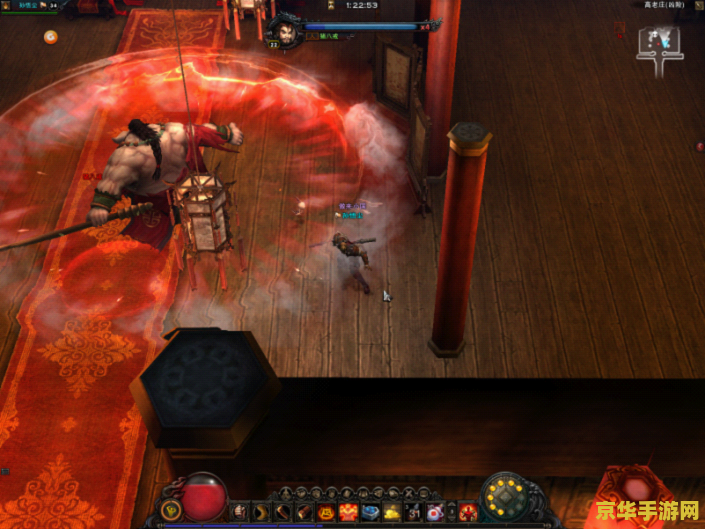This screenshot has height=529, width=705.
Task: Select the blue item hotbar slot
Action: click(x=371, y=512)
